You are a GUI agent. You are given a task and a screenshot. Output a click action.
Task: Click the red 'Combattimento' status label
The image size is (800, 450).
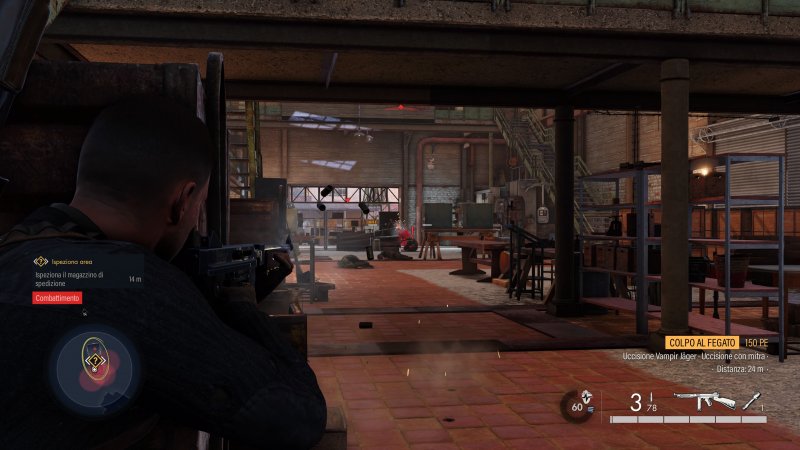[57, 298]
